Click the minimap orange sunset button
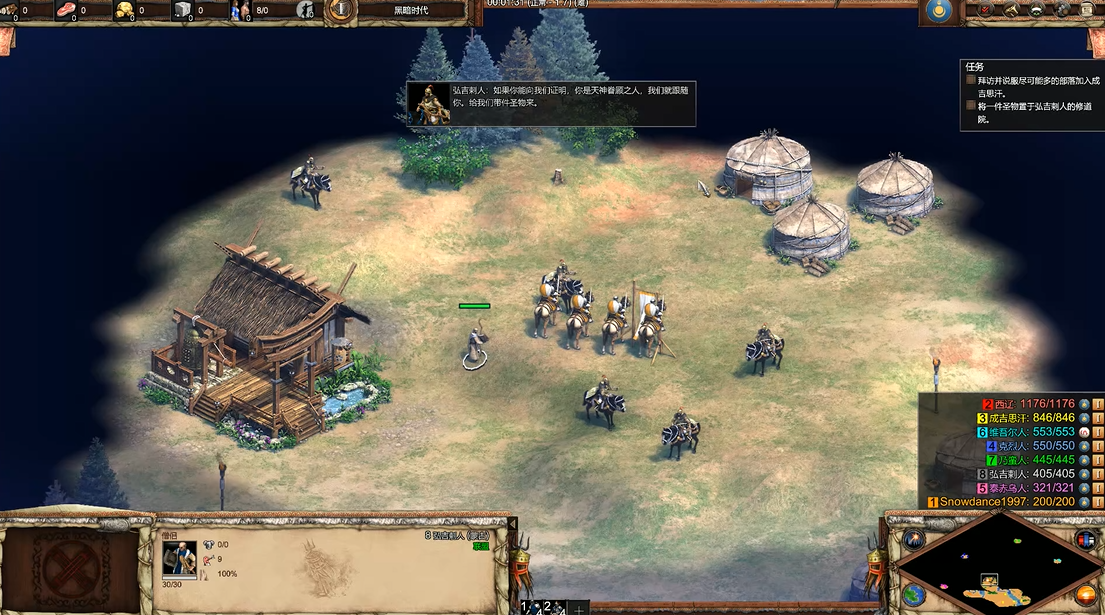 (1085, 594)
